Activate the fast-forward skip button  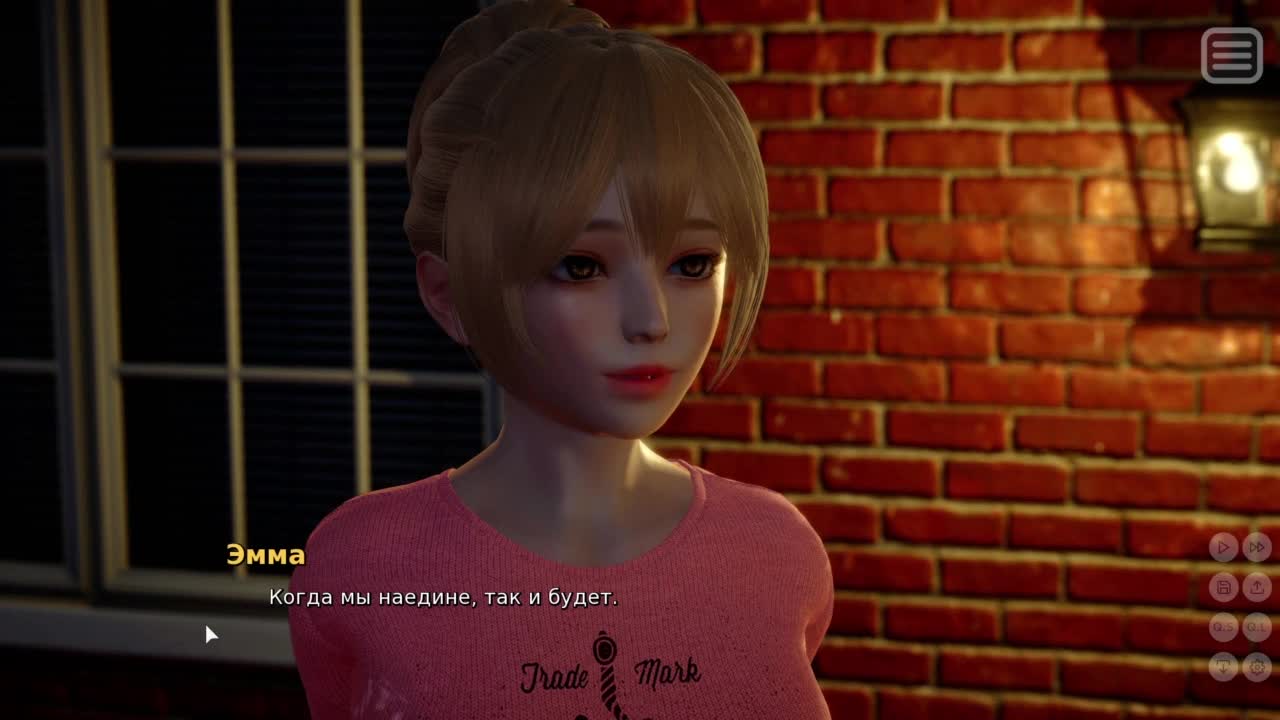[1257, 547]
